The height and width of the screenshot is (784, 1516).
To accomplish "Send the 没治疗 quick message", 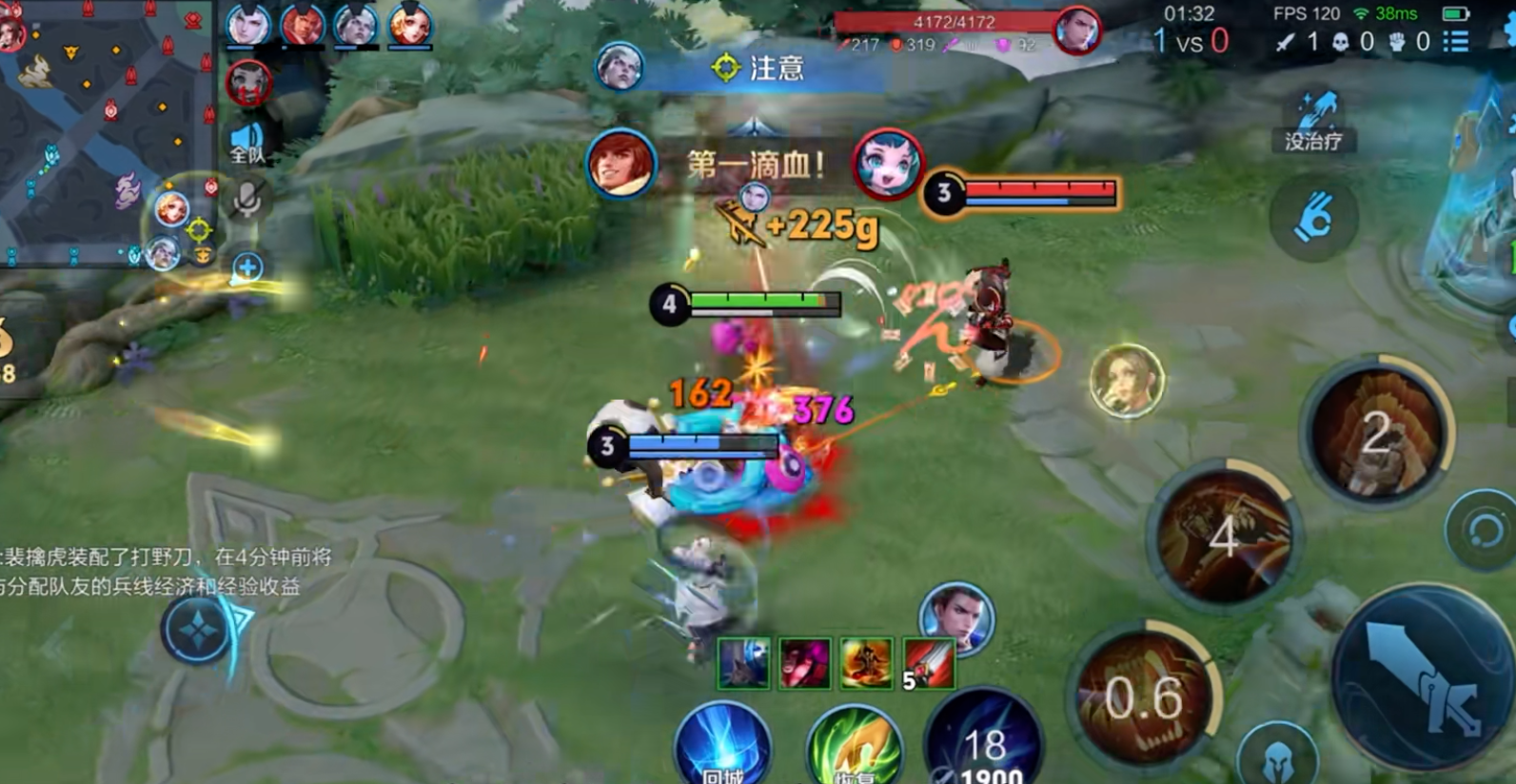I will pos(1313,122).
